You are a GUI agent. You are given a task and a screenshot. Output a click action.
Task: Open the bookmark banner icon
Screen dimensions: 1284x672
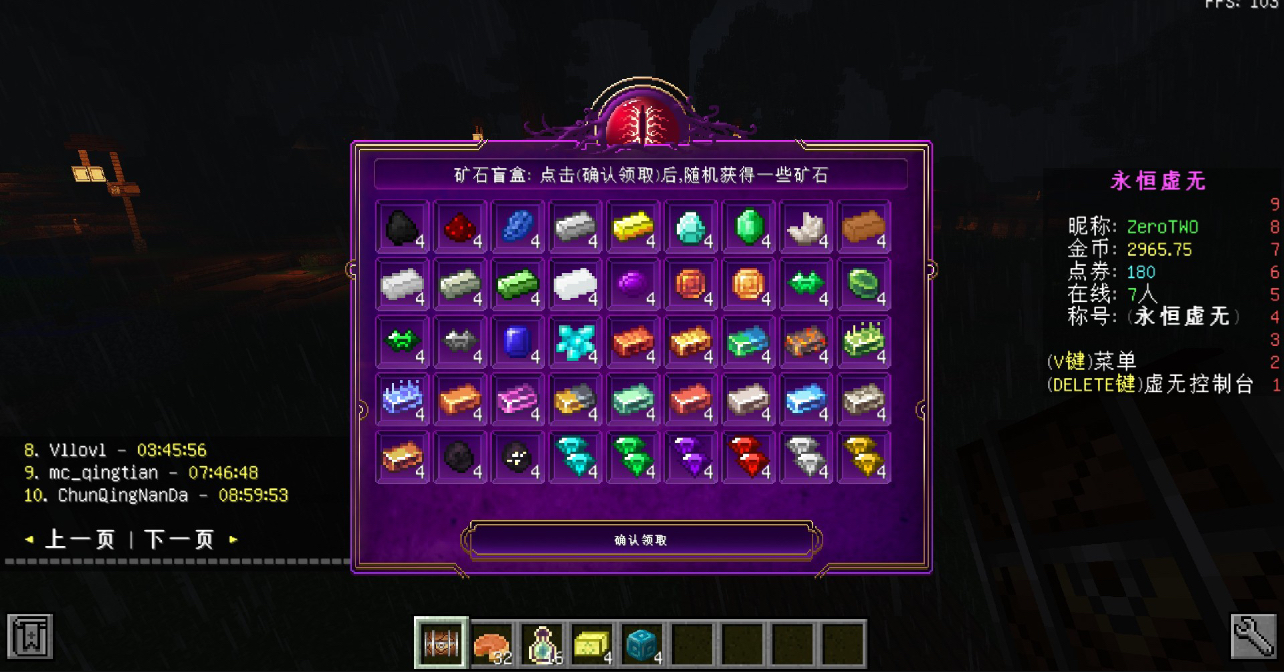(x=29, y=635)
